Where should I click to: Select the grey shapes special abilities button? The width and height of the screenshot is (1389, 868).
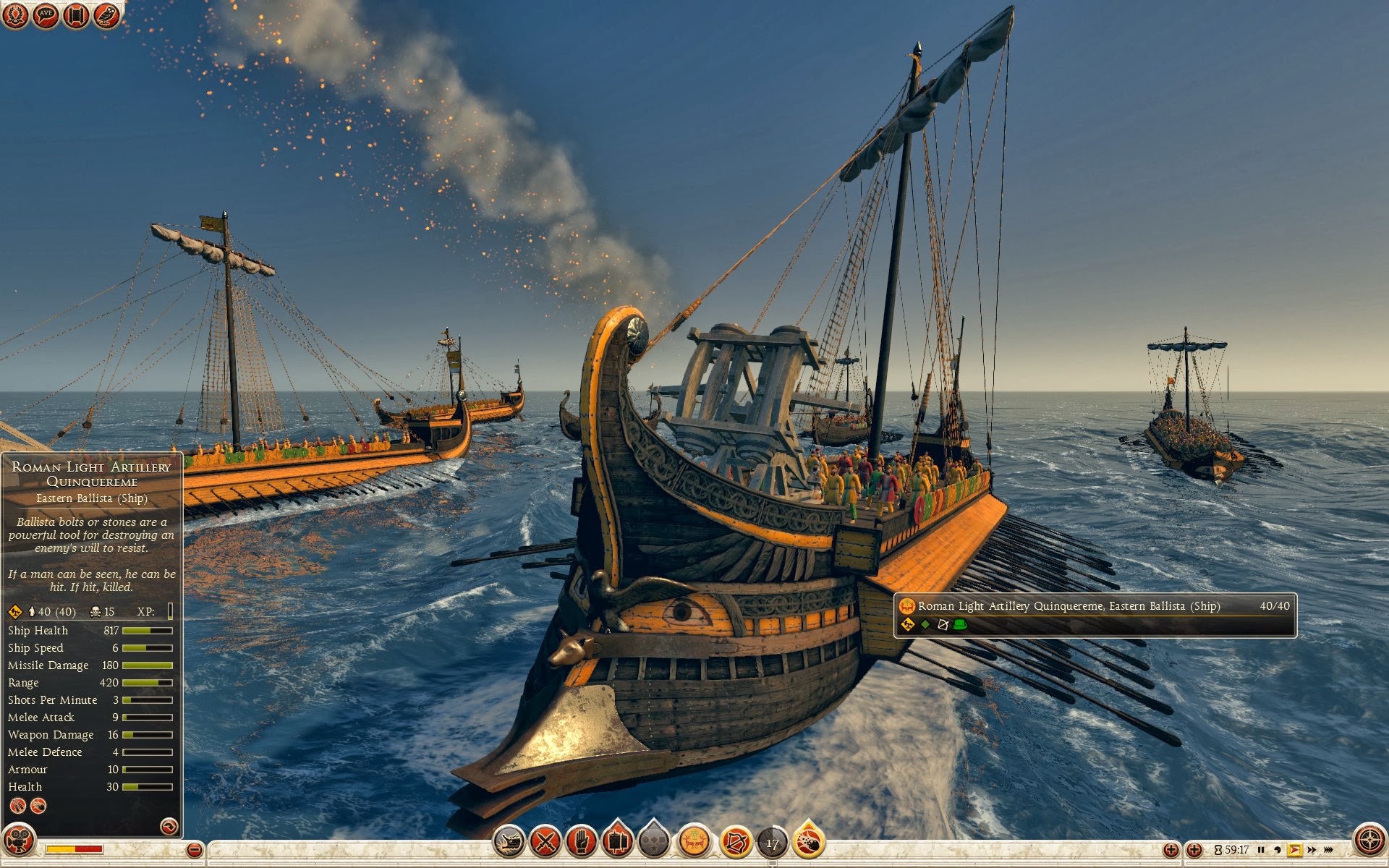[654, 842]
